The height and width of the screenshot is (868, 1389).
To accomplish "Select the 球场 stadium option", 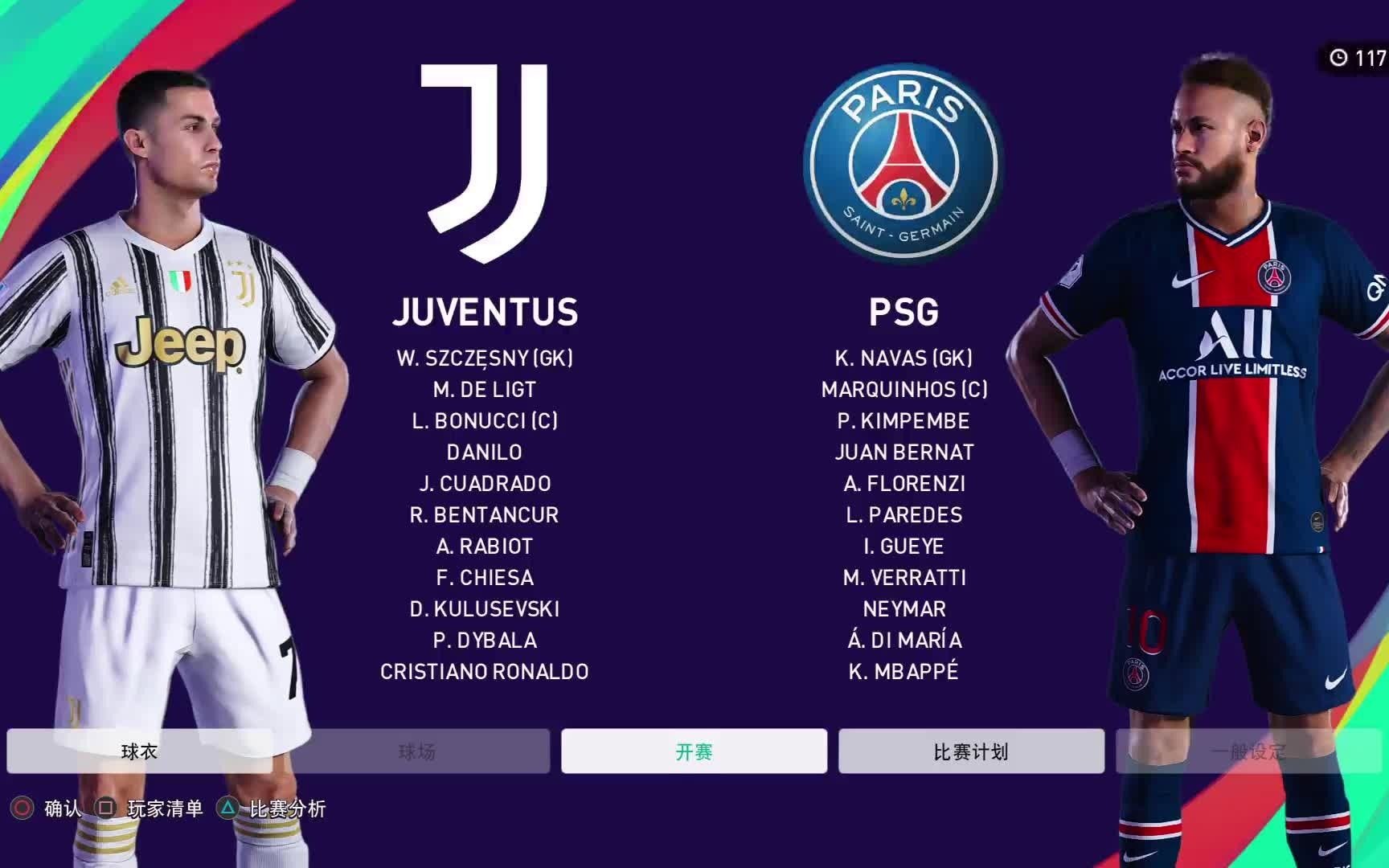I will point(416,751).
